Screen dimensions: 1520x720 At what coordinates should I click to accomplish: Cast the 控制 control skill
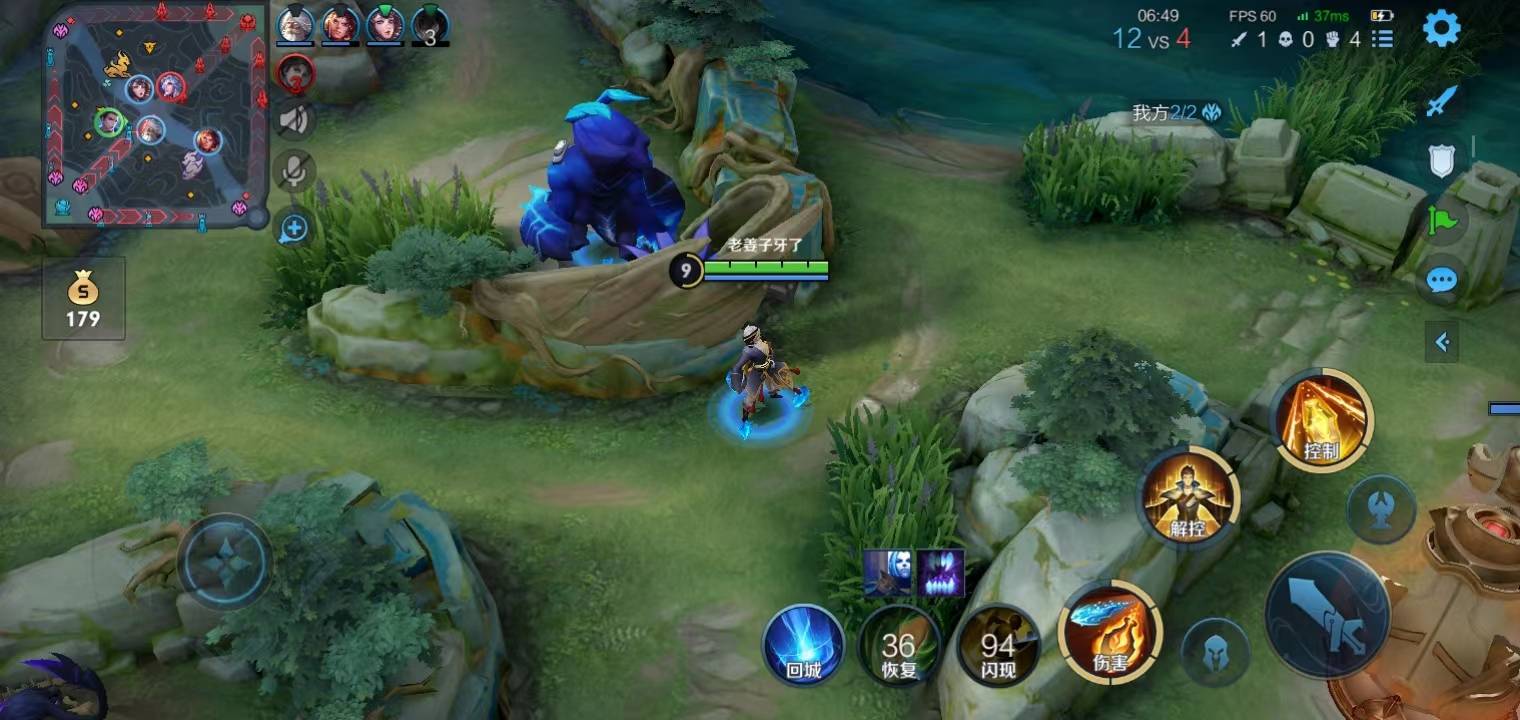click(x=1322, y=418)
